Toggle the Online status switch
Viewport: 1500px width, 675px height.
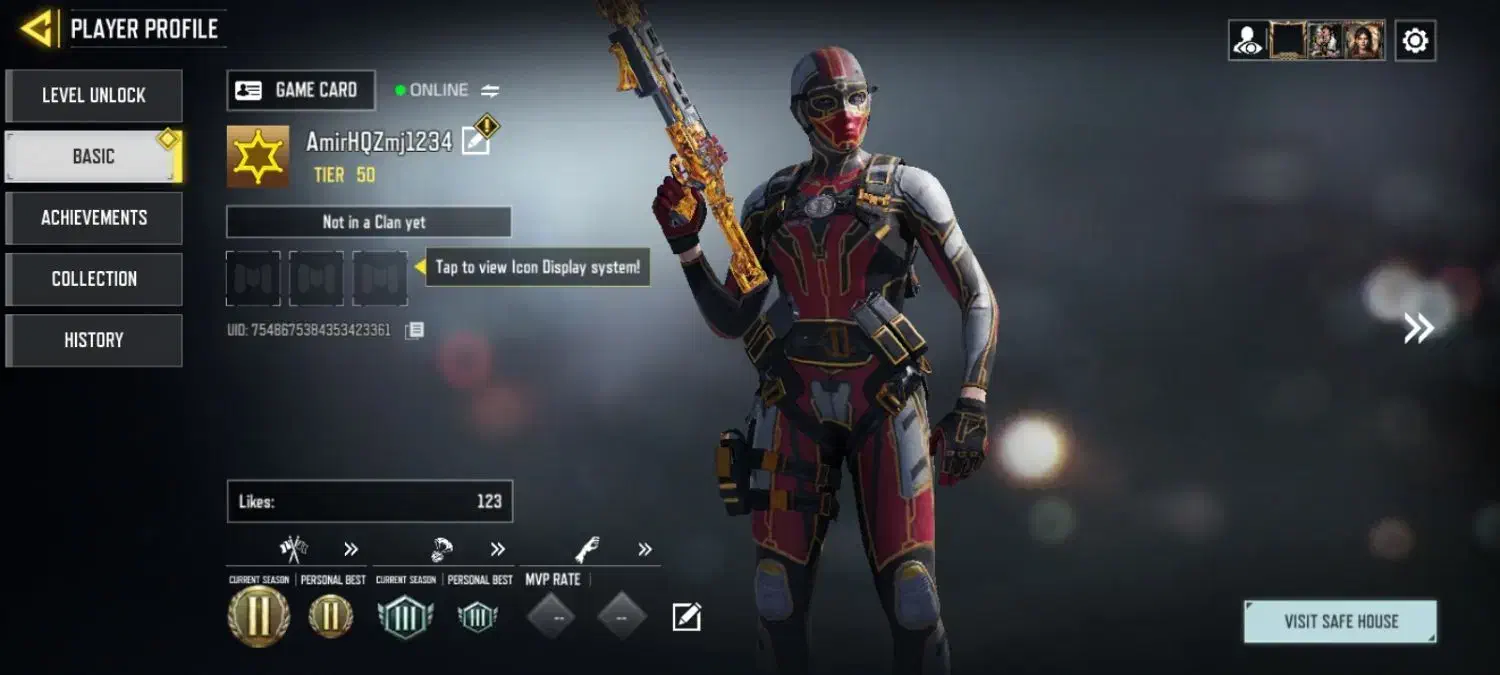[490, 91]
